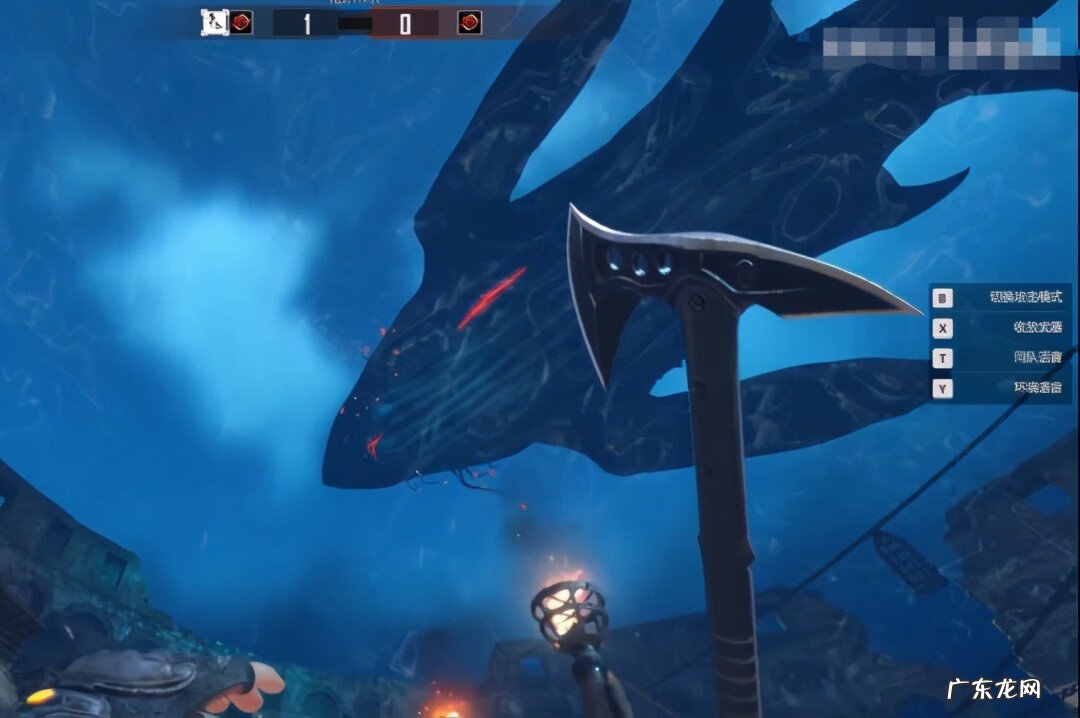This screenshot has width=1080, height=718.
Task: Click the white character portrait icon
Action: 214,22
